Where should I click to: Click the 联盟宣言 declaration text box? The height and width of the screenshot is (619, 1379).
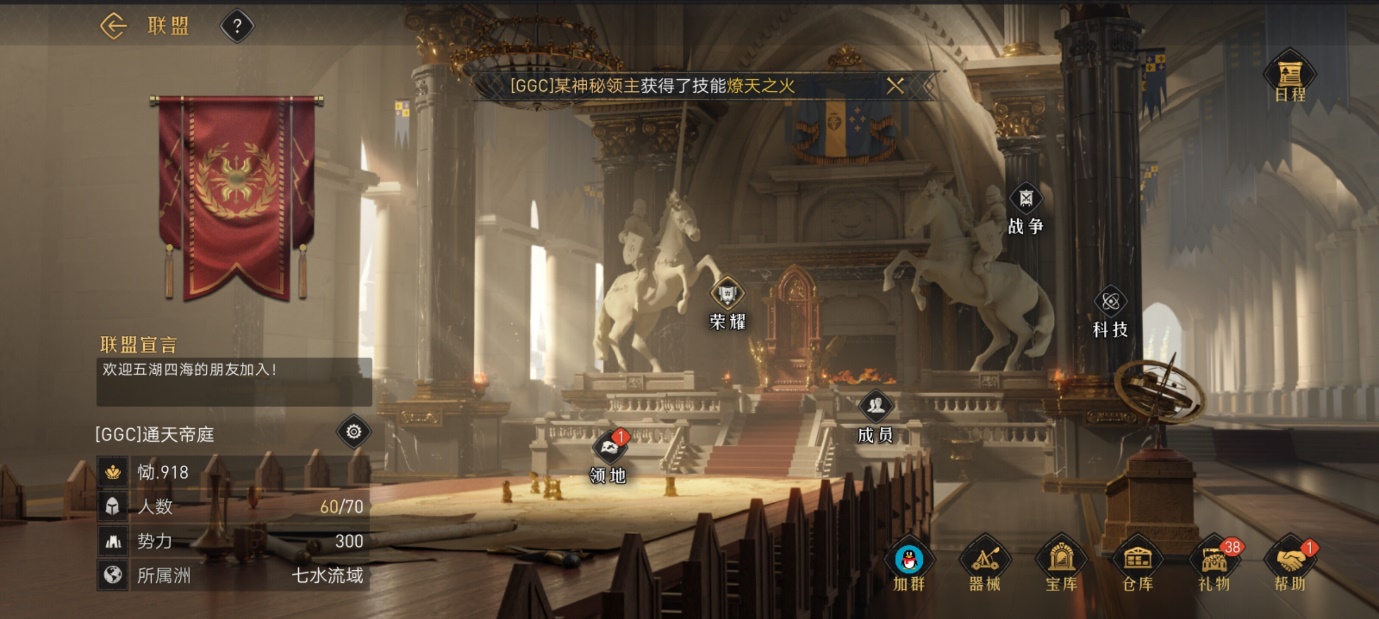click(x=234, y=382)
